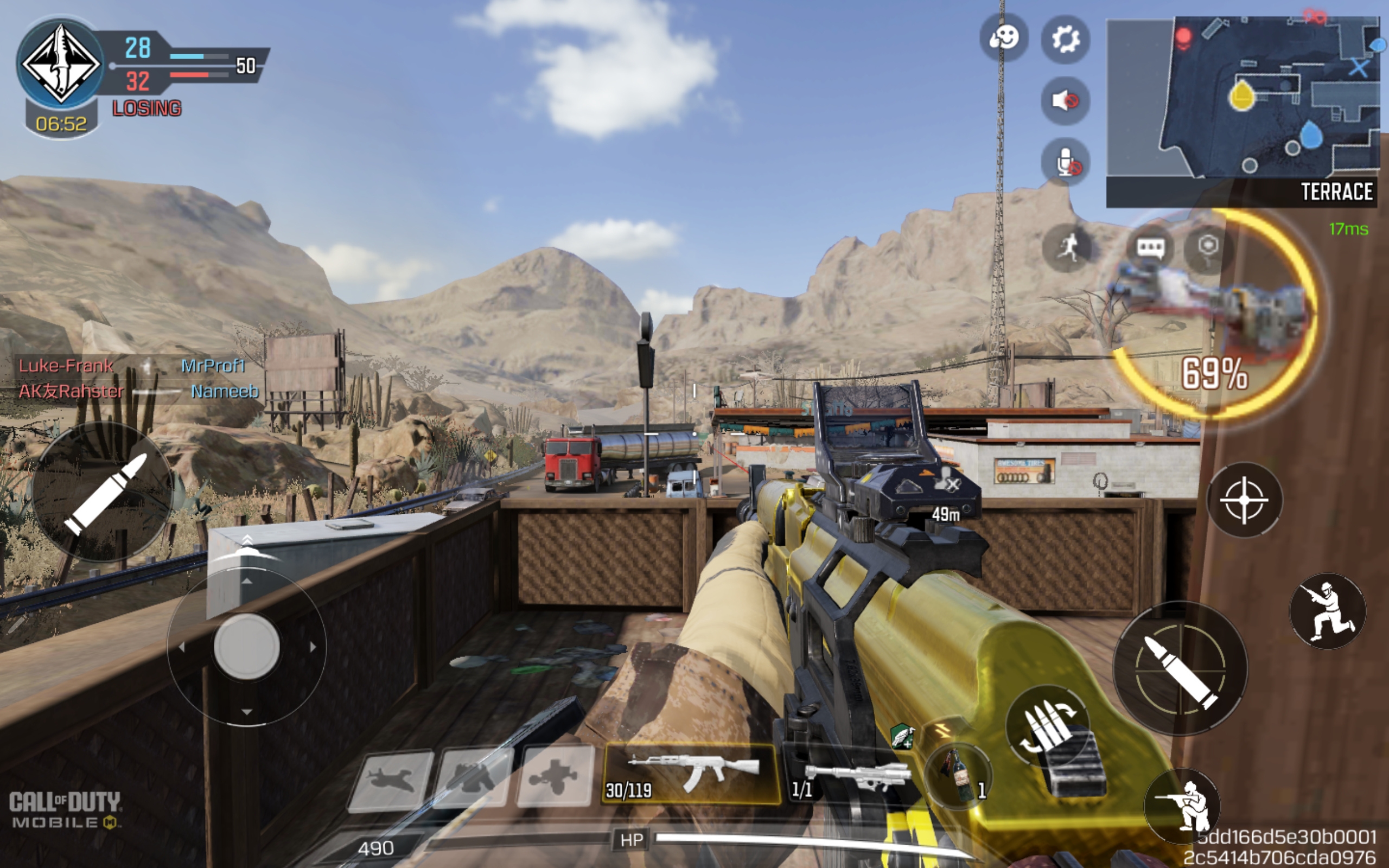Open the scoreboard from the 28–32 score panel
Image resolution: width=1389 pixels, height=868 pixels.
coord(172,65)
